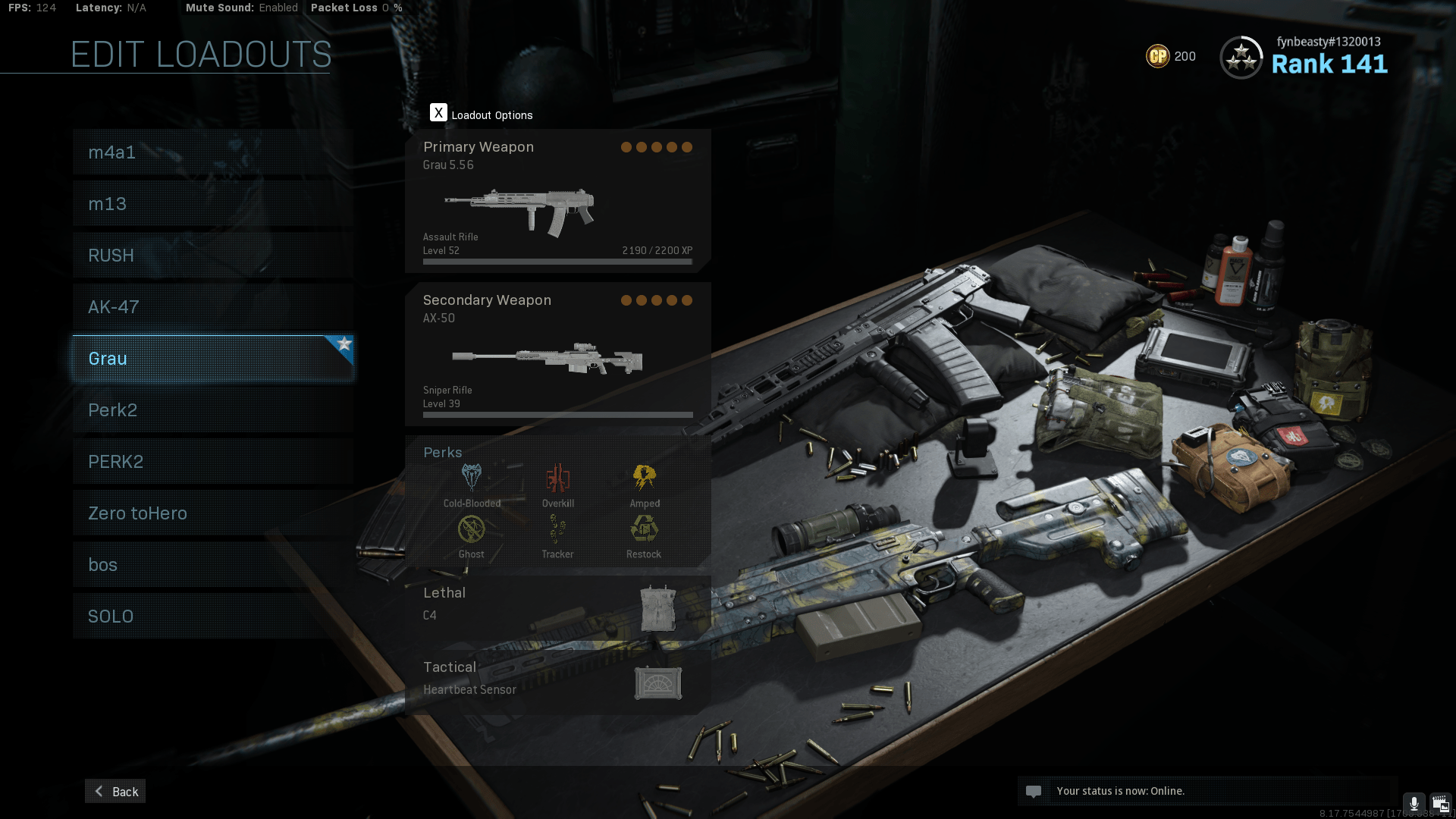Screen dimensions: 1456x819
Task: Toggle the favorite star on the Grau loadout
Action: coord(345,344)
